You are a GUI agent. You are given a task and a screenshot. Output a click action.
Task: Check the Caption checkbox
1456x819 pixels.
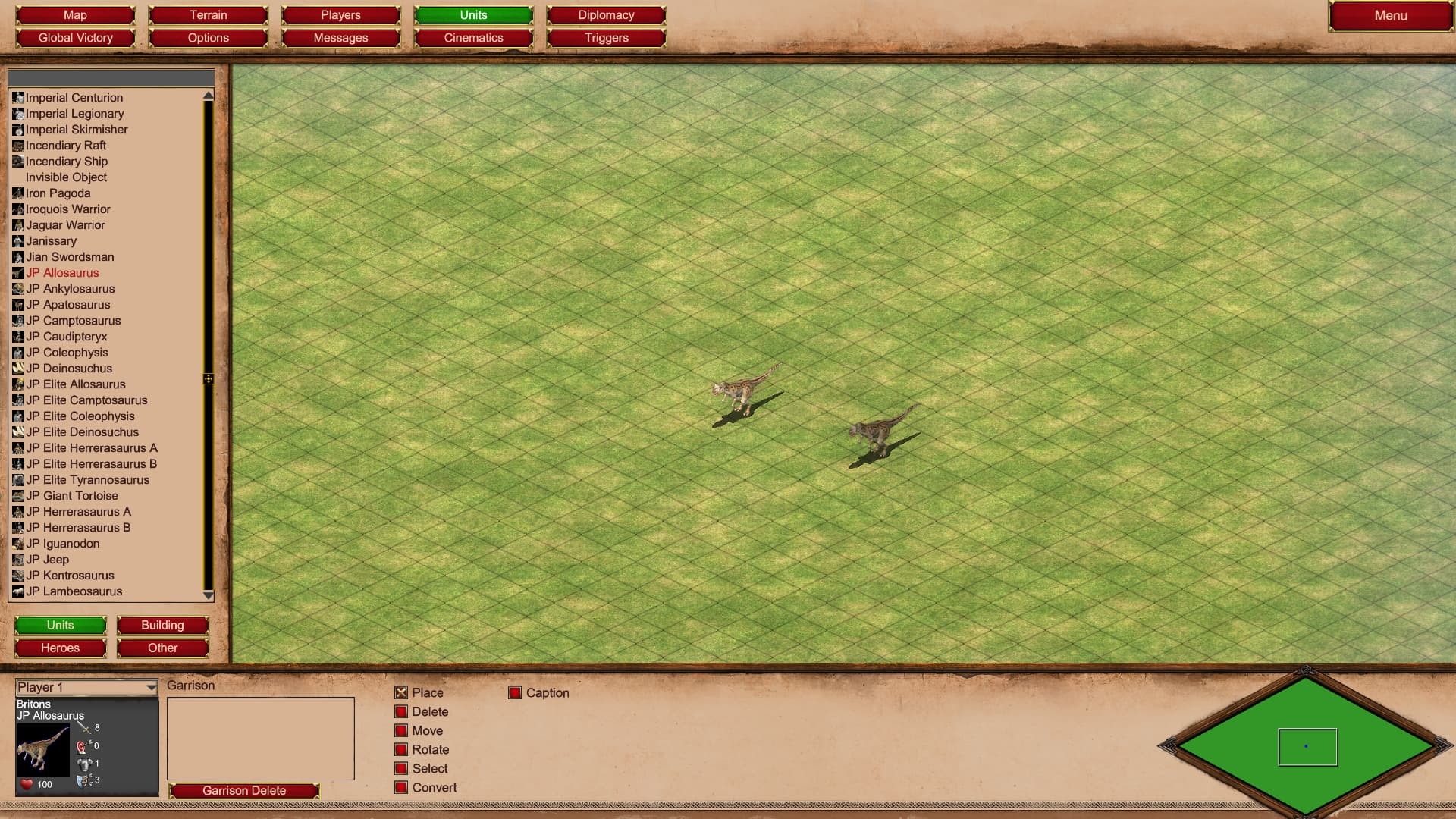click(x=516, y=692)
